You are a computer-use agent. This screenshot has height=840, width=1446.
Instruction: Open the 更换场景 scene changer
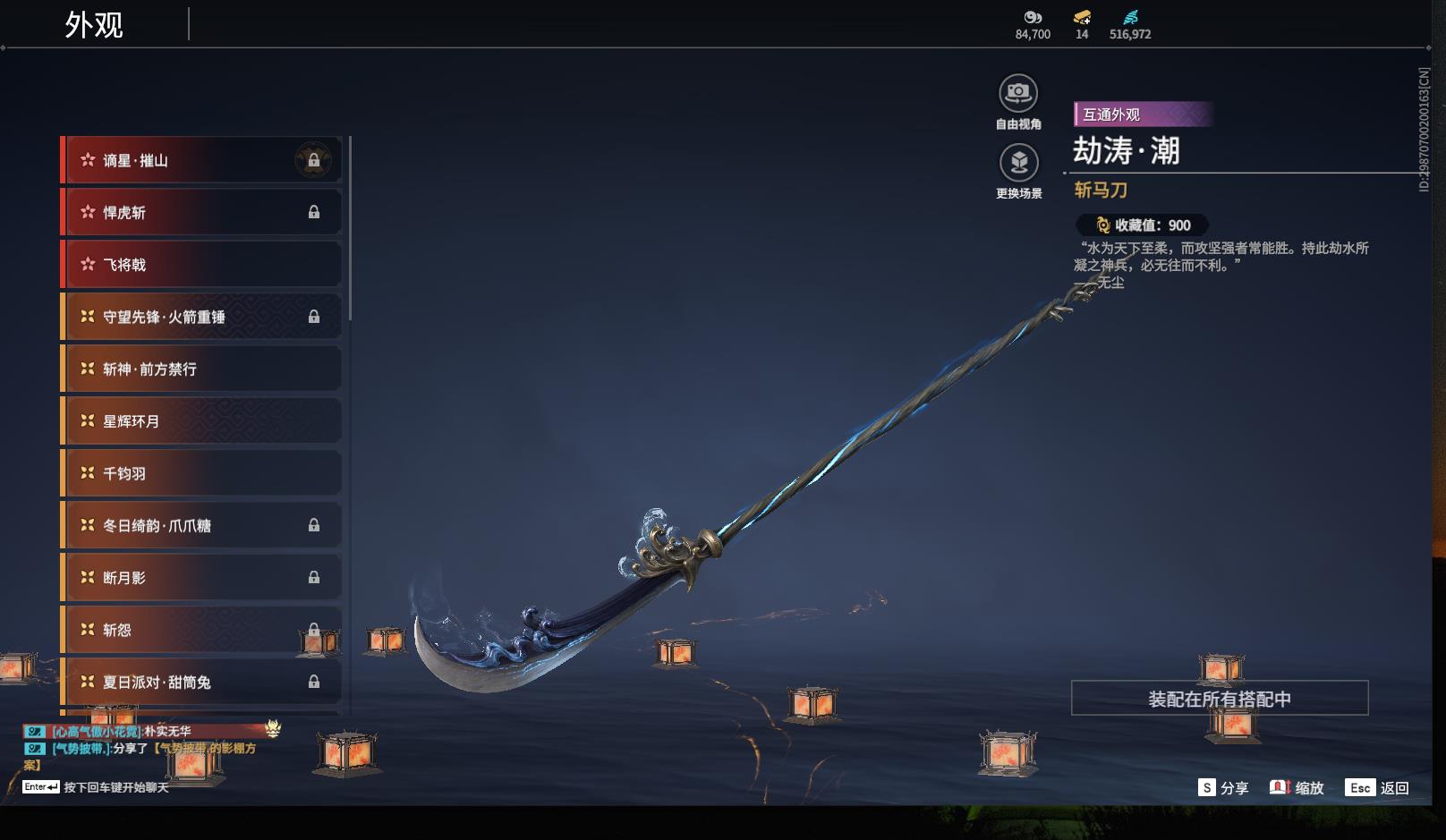[x=1018, y=164]
